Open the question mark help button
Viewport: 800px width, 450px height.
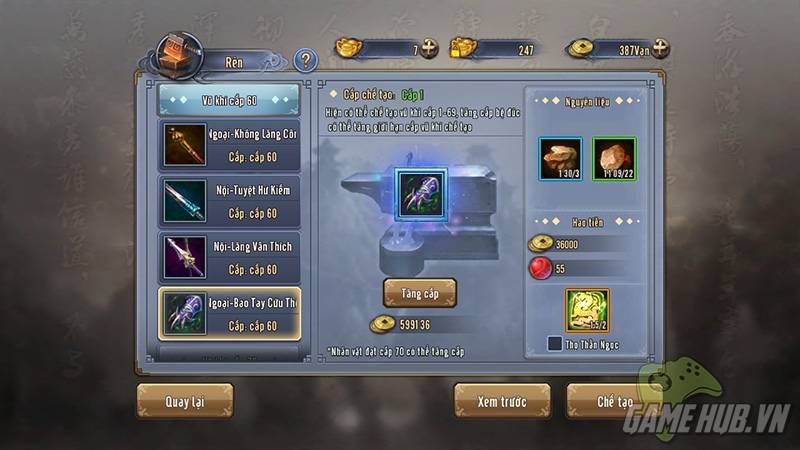tap(306, 60)
